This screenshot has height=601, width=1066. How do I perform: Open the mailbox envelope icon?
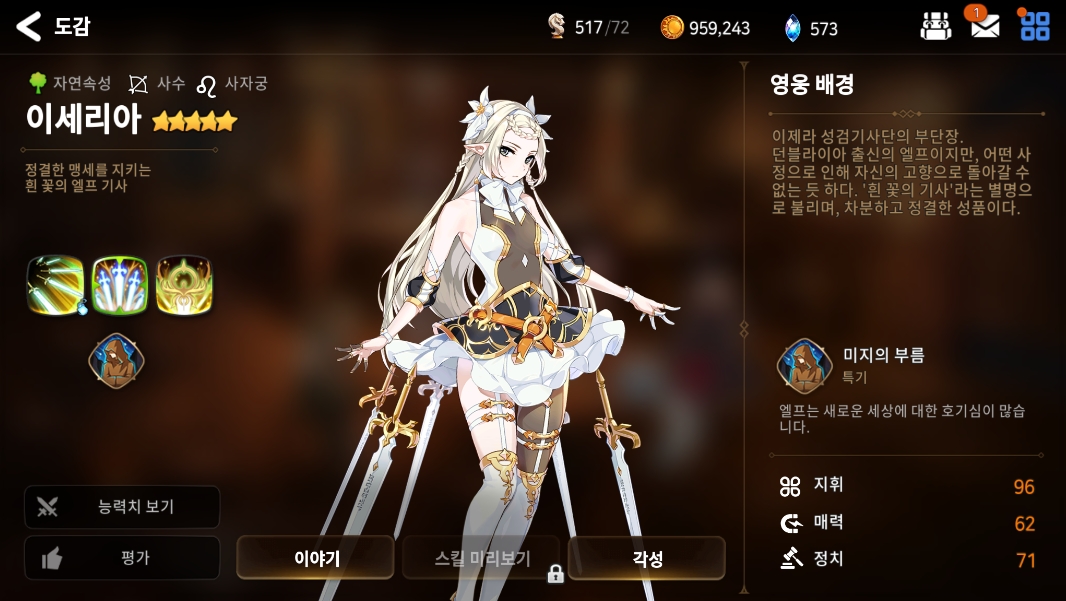point(985,26)
